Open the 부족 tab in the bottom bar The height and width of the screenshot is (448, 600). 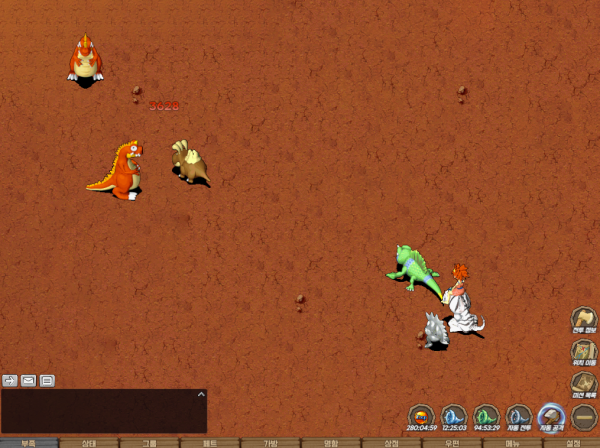(x=28, y=442)
